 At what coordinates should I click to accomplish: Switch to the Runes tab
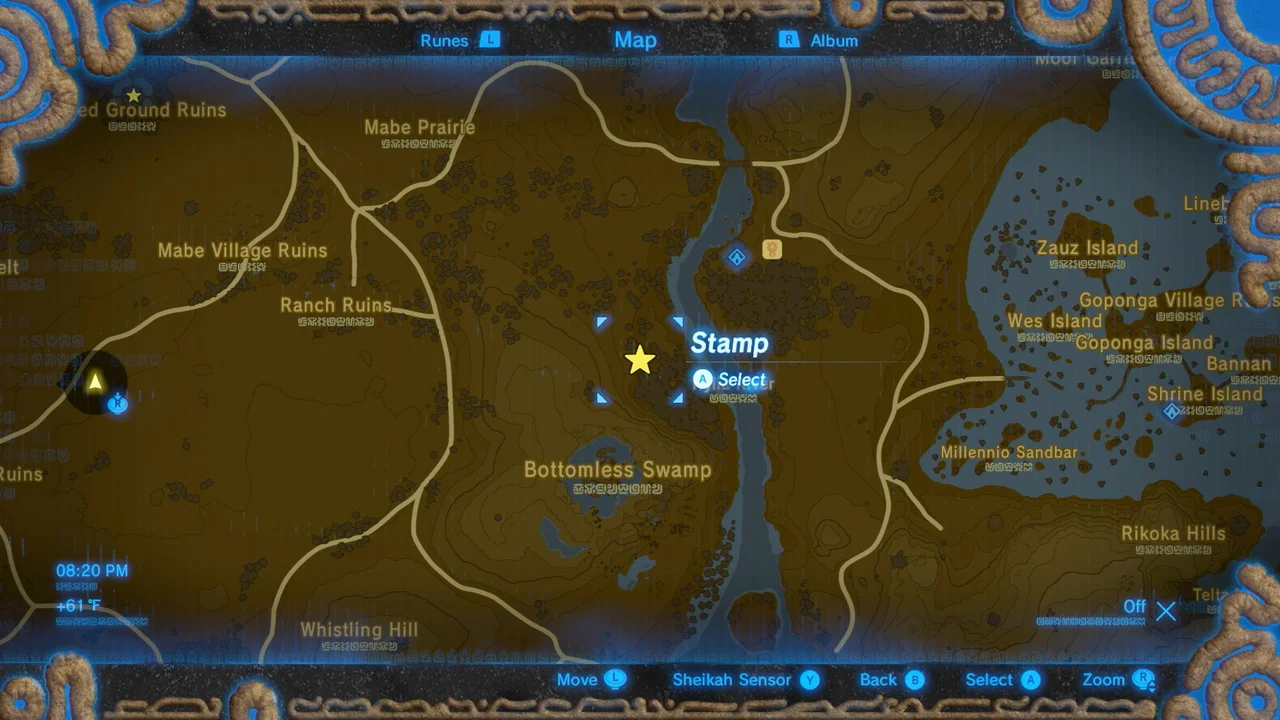444,40
